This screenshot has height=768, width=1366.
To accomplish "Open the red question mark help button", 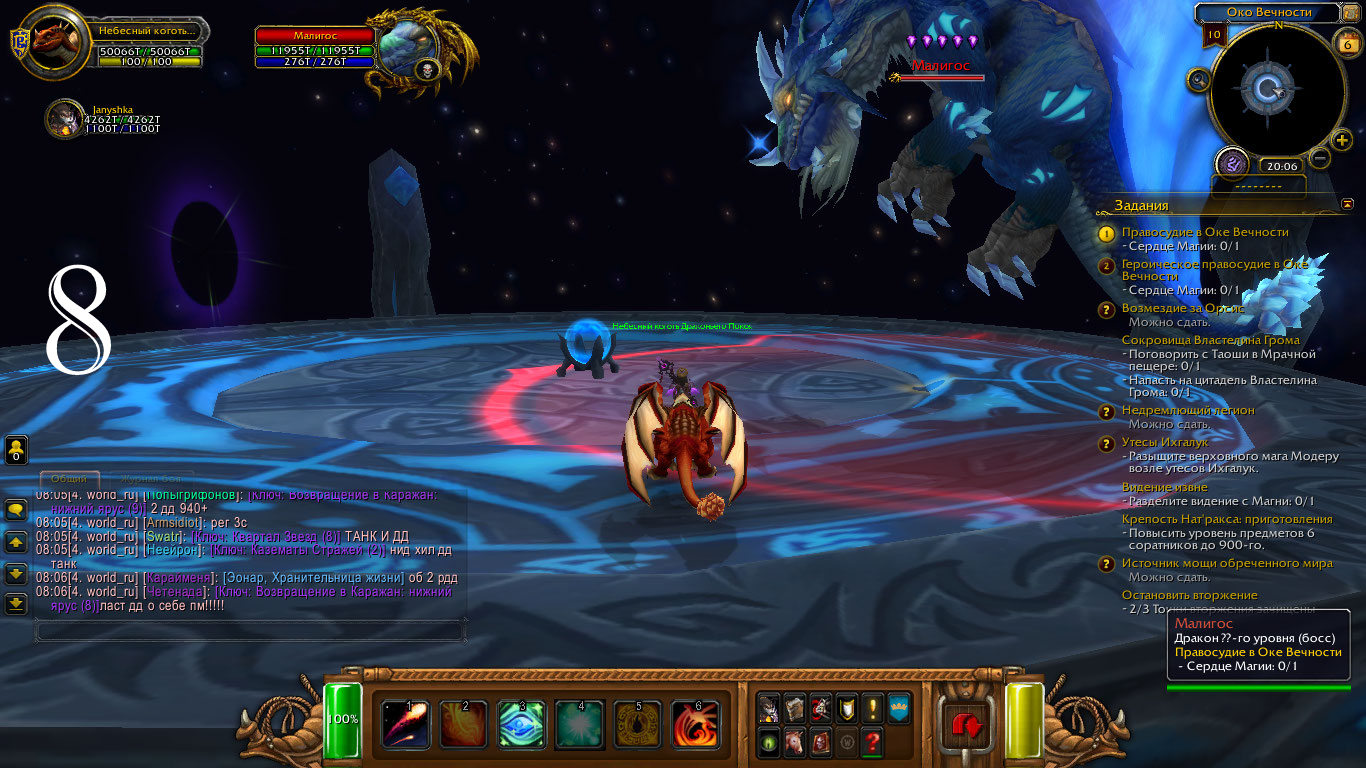I will (872, 743).
